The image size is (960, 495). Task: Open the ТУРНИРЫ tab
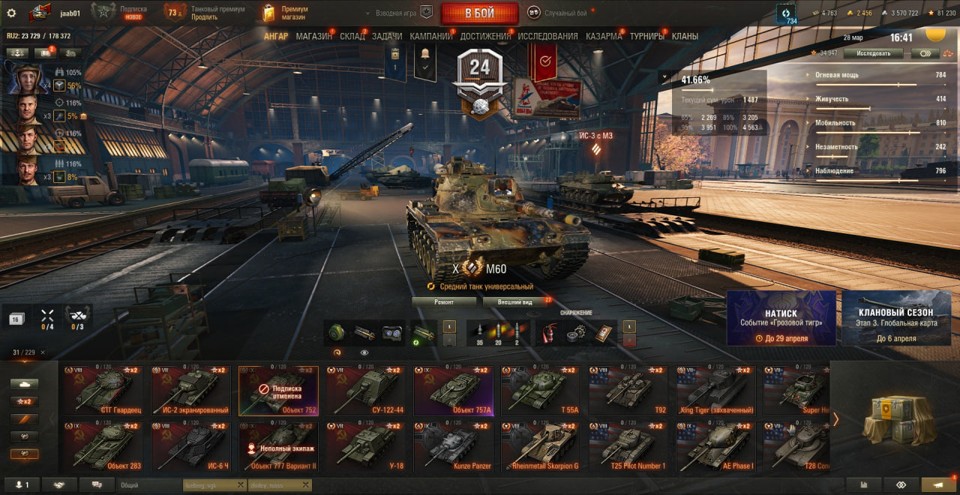click(648, 36)
